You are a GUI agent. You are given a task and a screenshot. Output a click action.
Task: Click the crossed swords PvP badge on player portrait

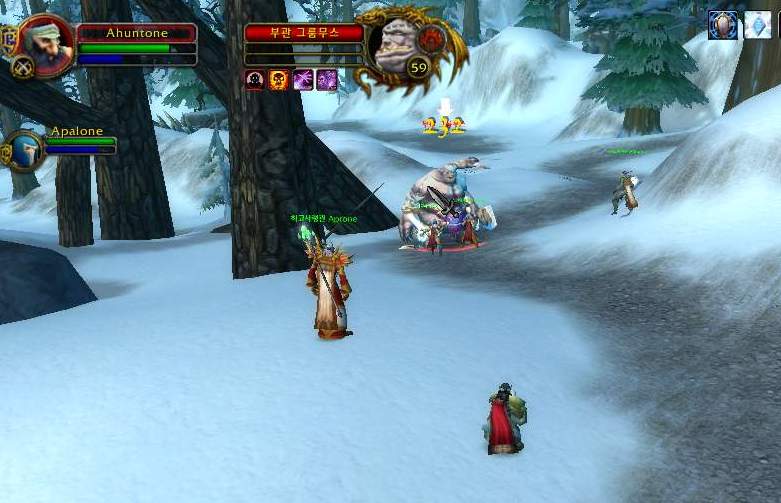(21, 67)
